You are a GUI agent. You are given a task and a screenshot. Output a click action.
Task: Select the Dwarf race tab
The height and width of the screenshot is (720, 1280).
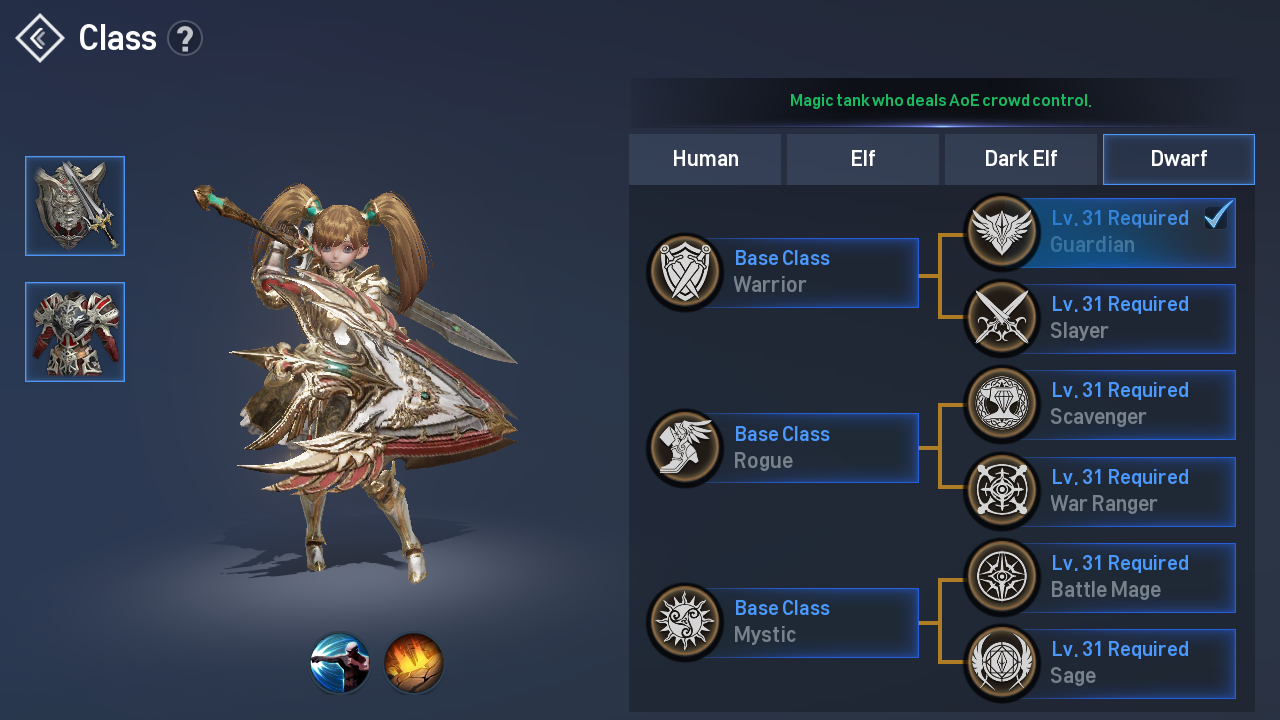[1178, 158]
